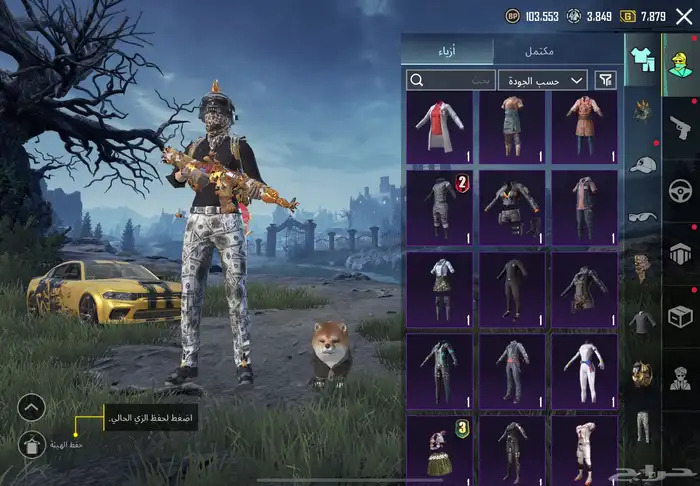Show the sunglasses subcategory
Screen dimensions: 700x486
coord(642,216)
